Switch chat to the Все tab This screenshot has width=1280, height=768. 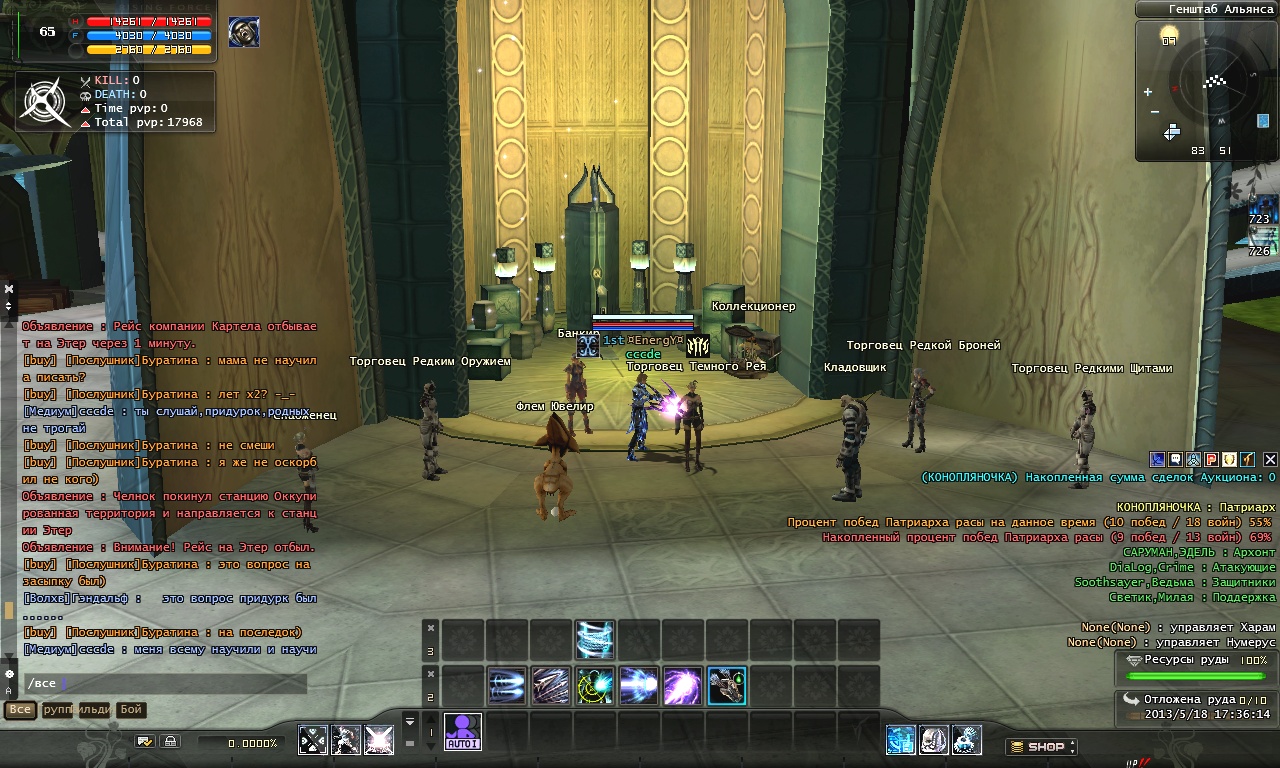pos(20,710)
